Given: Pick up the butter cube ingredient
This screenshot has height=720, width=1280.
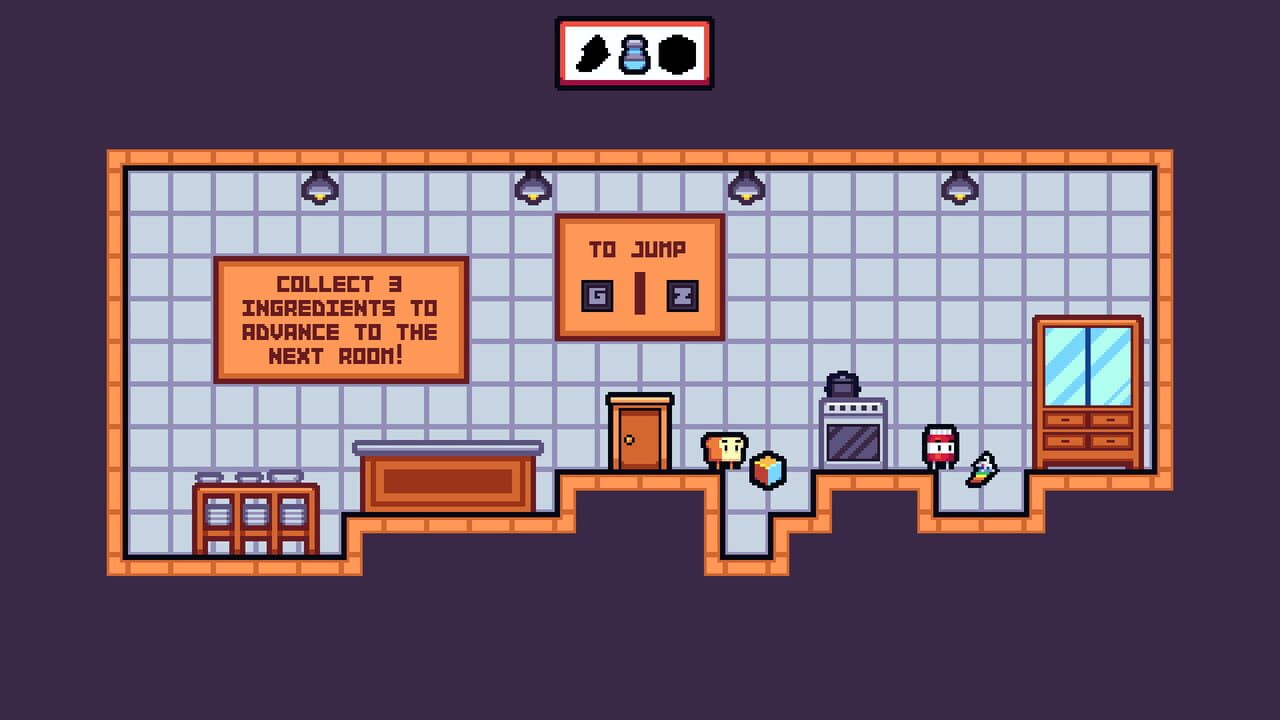Looking at the screenshot, I should (x=766, y=468).
